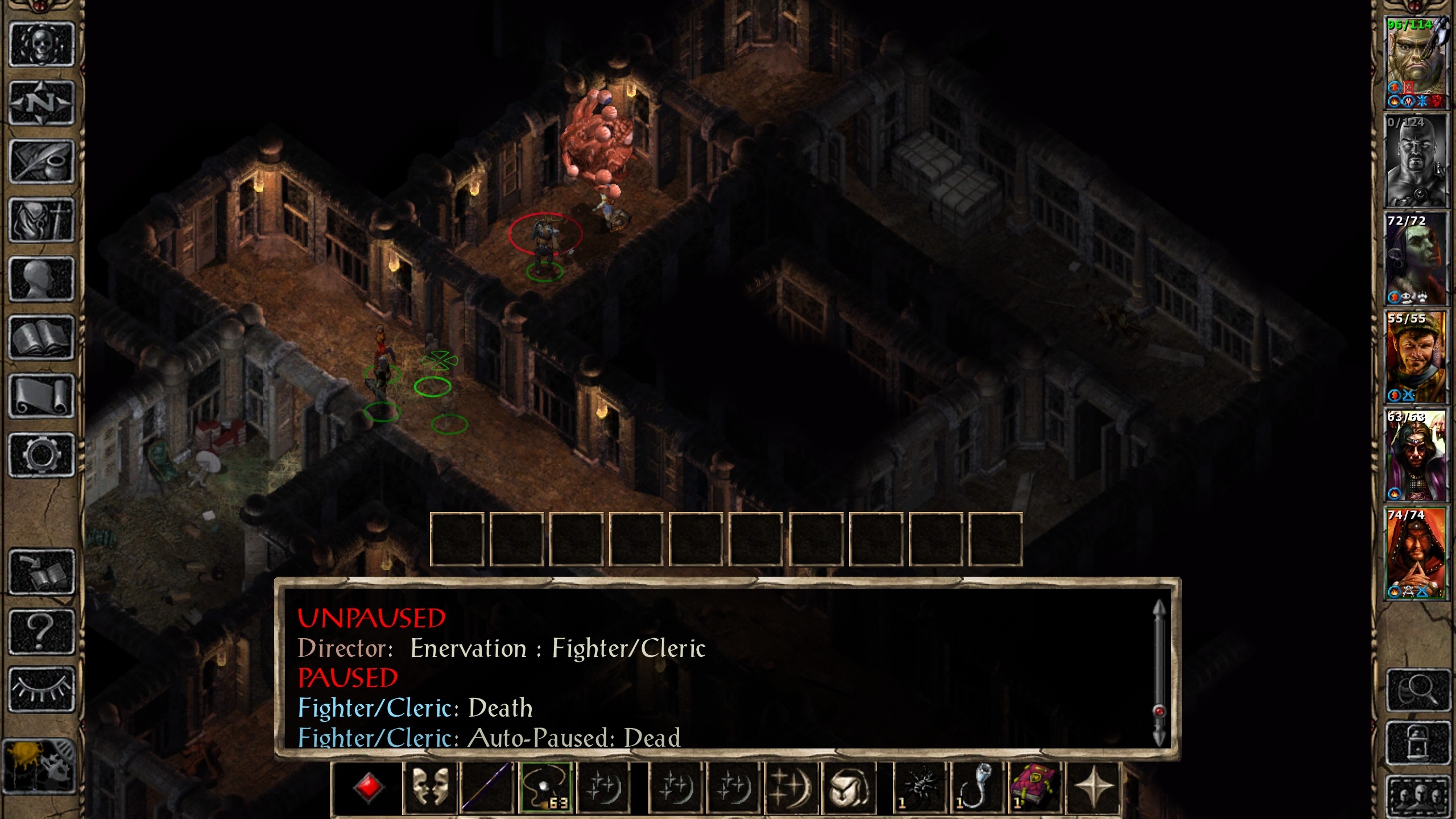Open the character record head icon
1456x819 pixels.
pos(42,279)
